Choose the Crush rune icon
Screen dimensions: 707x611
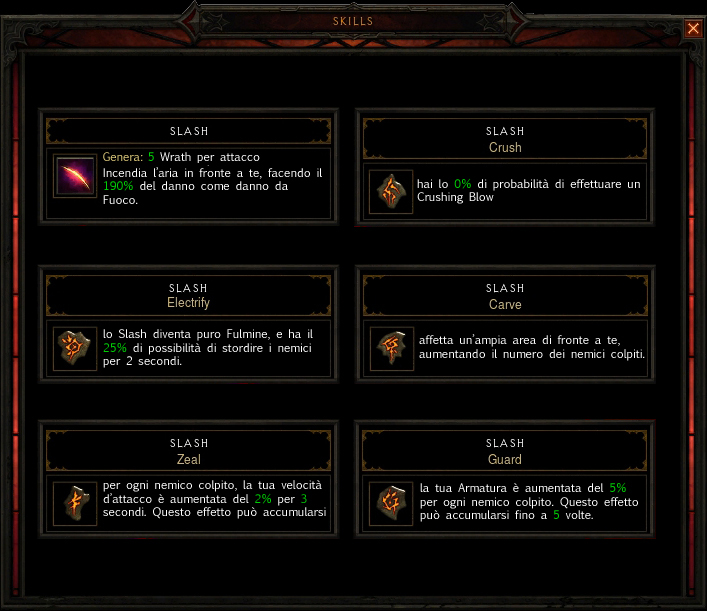[x=391, y=191]
